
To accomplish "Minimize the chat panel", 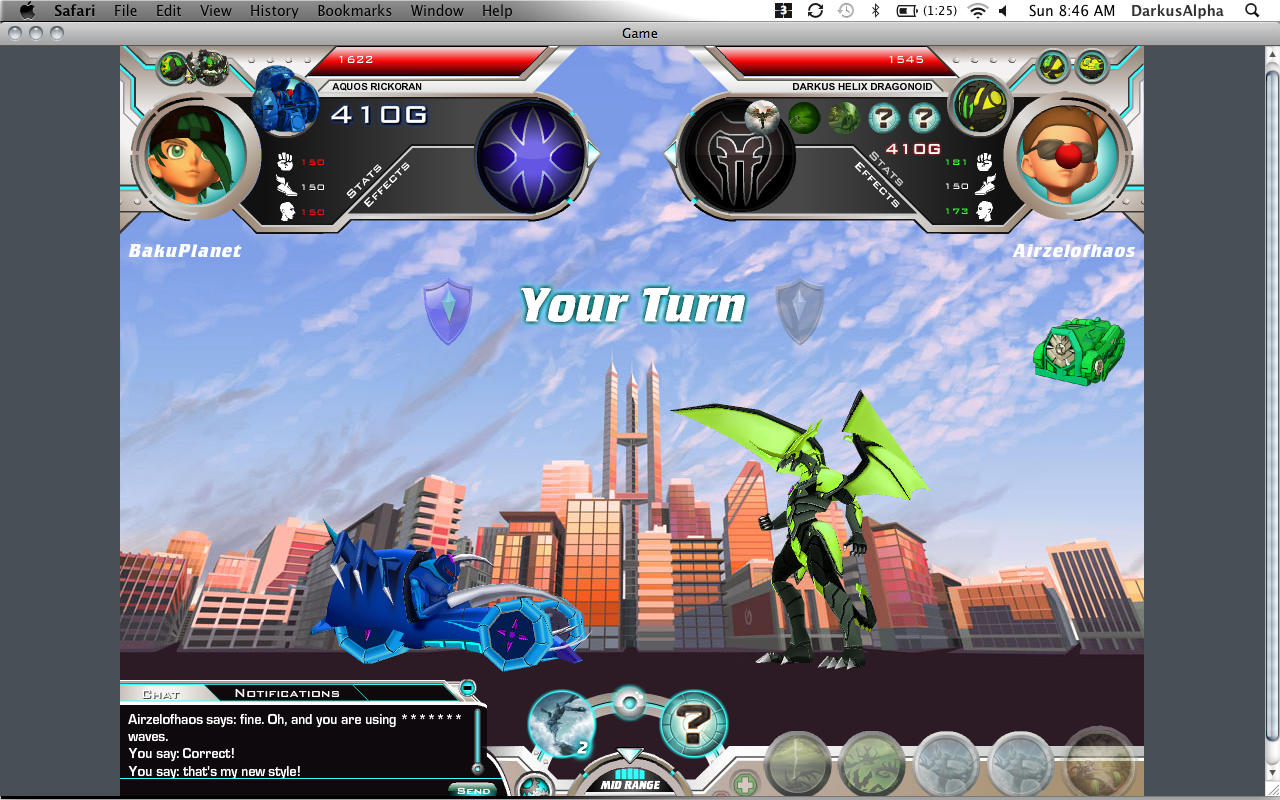I will pos(467,688).
